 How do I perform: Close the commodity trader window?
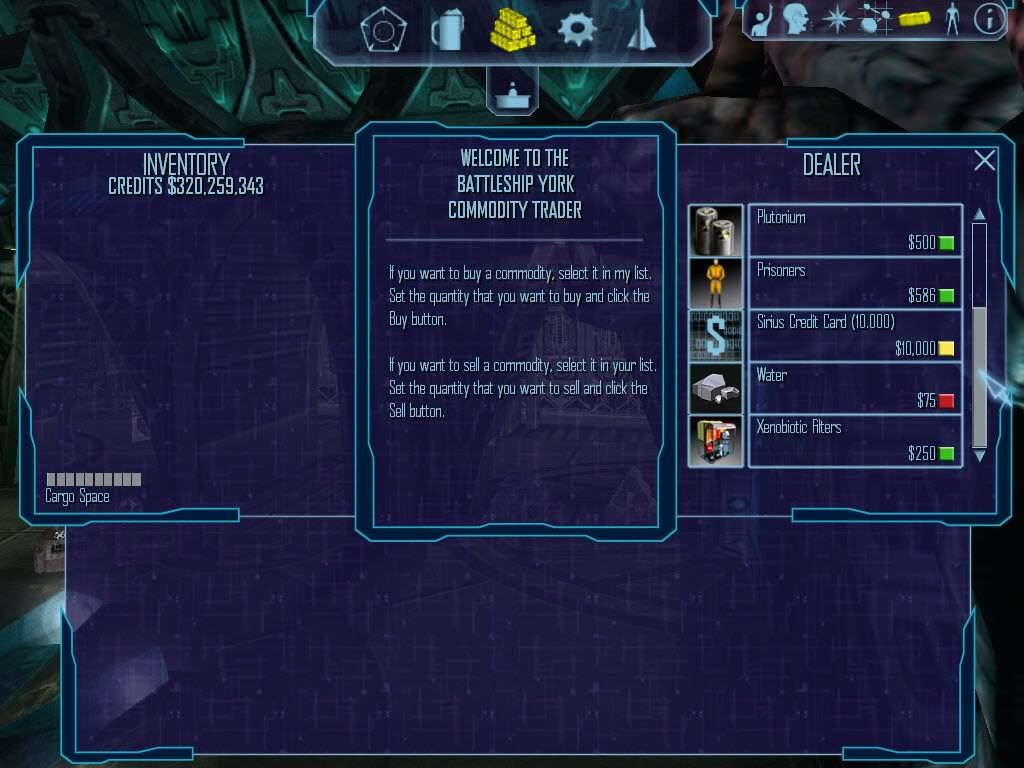tap(985, 160)
